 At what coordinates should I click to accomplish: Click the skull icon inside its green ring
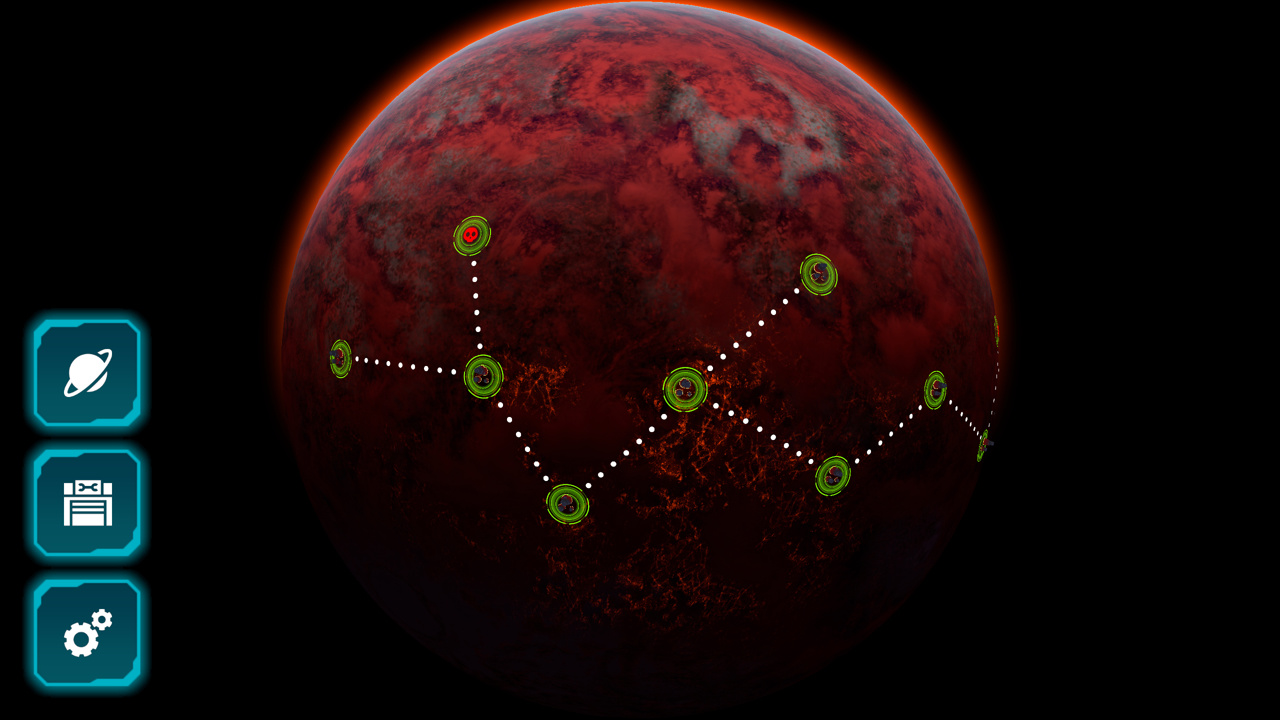[x=472, y=234]
